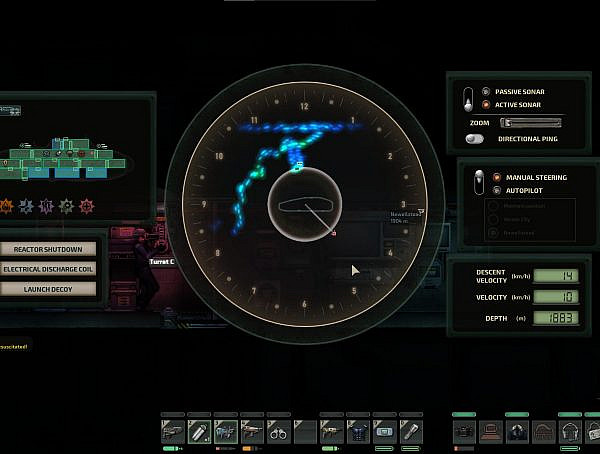Click the red crosshair status icon
Image resolution: width=600 pixels, height=454 pixels.
pos(86,206)
